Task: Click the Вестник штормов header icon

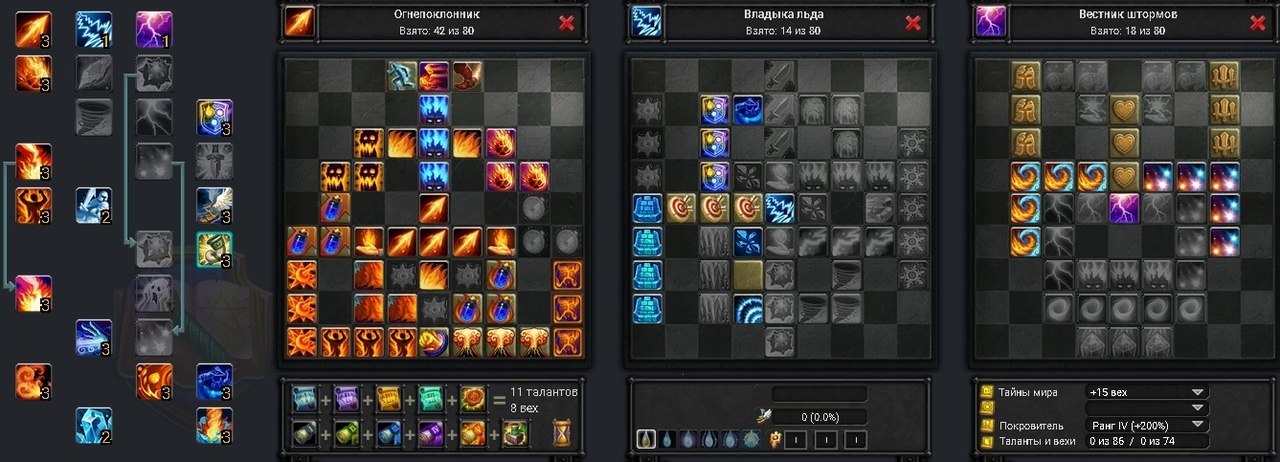Action: point(990,22)
